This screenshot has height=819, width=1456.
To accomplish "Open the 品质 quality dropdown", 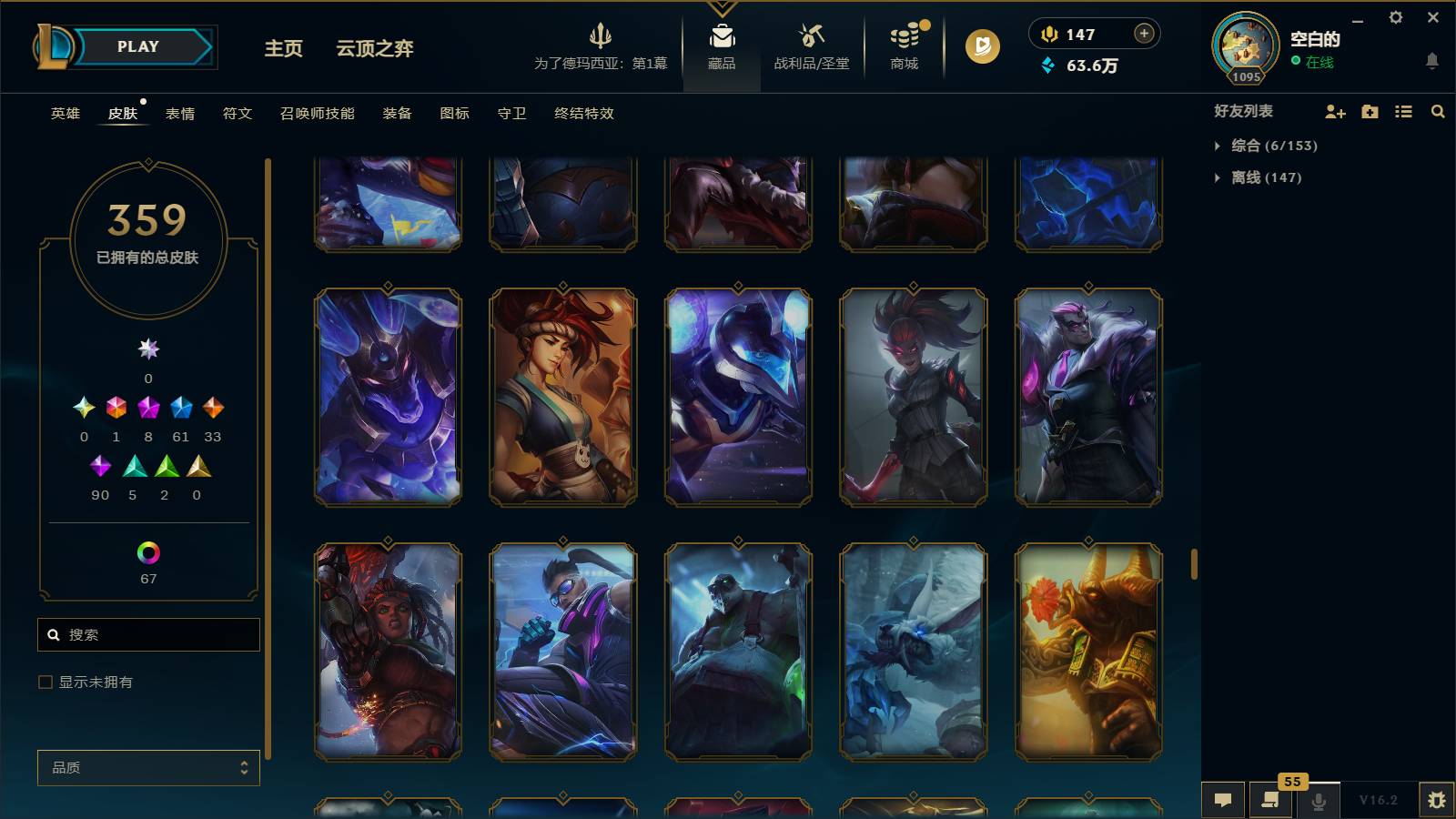I will coord(148,767).
